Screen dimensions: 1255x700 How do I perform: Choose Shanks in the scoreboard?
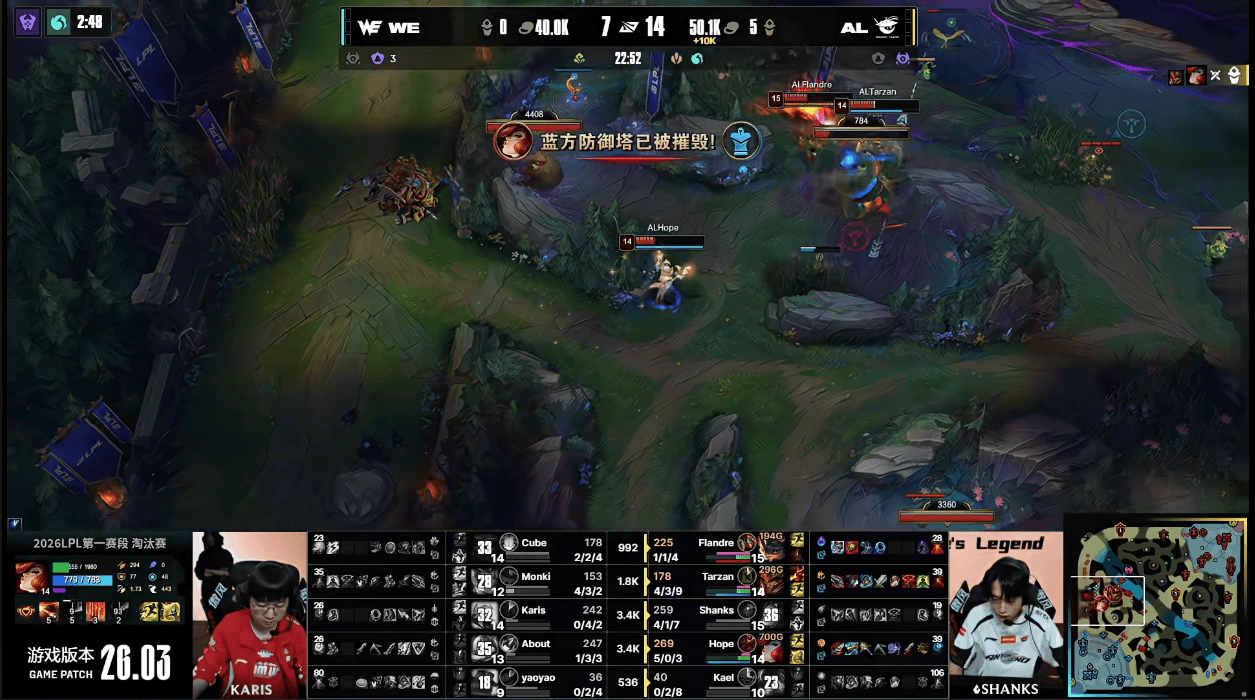[x=716, y=616]
